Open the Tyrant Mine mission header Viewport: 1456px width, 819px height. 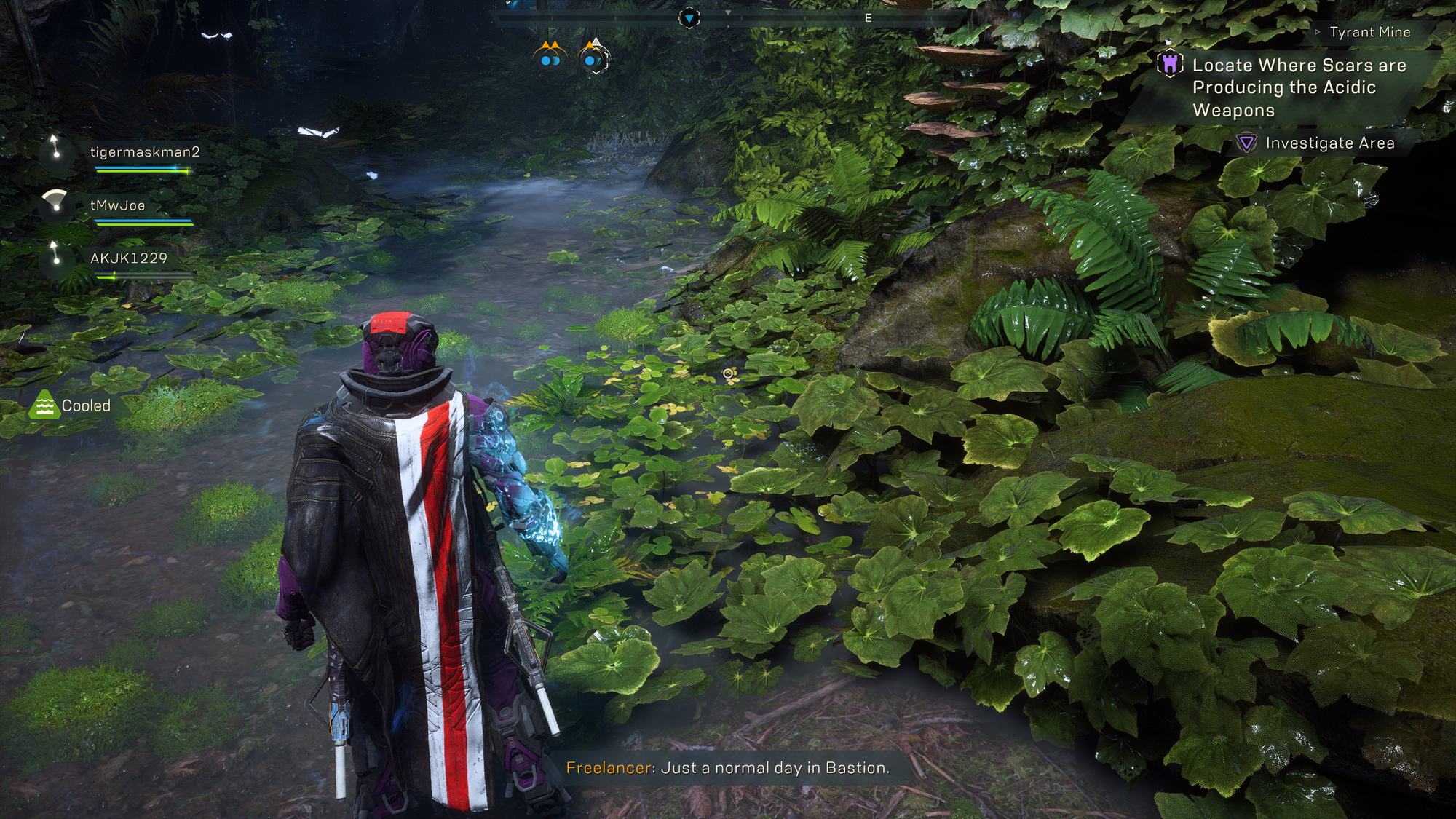click(x=1369, y=32)
